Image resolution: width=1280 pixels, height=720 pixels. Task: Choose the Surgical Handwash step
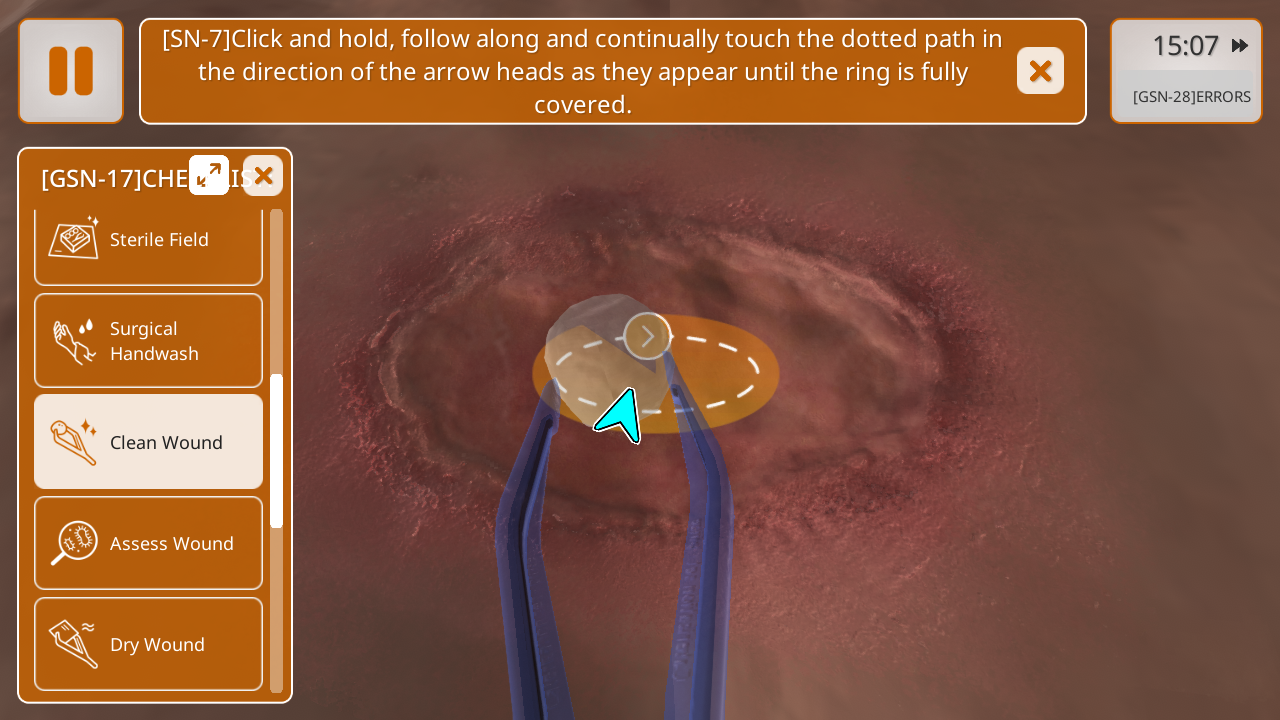click(x=148, y=341)
